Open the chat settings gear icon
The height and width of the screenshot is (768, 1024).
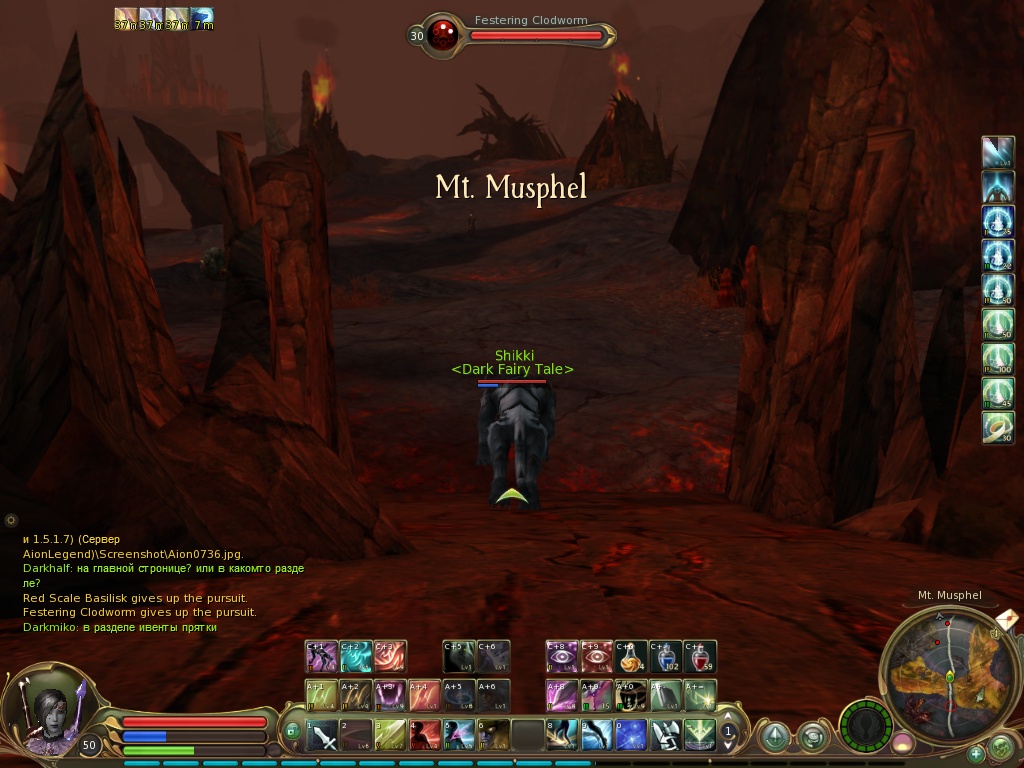[11, 520]
